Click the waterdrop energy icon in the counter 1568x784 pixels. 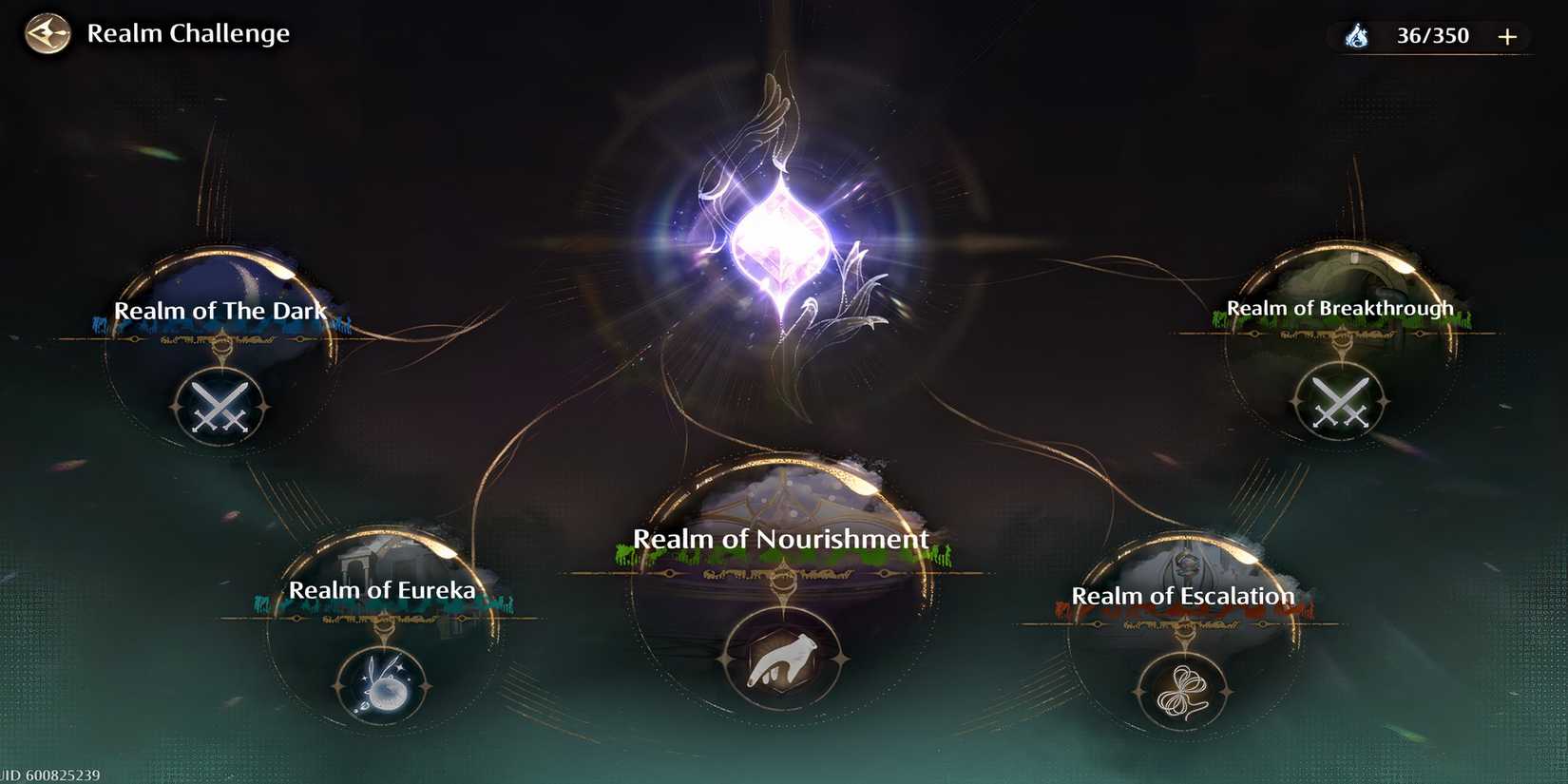coord(1358,36)
